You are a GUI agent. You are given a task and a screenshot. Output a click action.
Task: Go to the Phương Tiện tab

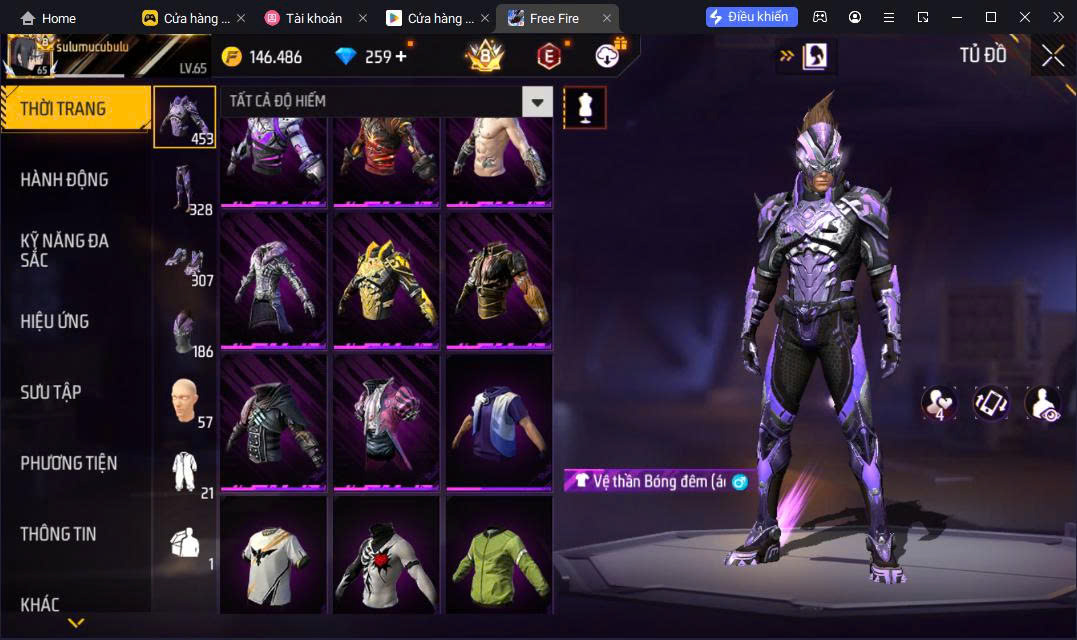click(69, 463)
